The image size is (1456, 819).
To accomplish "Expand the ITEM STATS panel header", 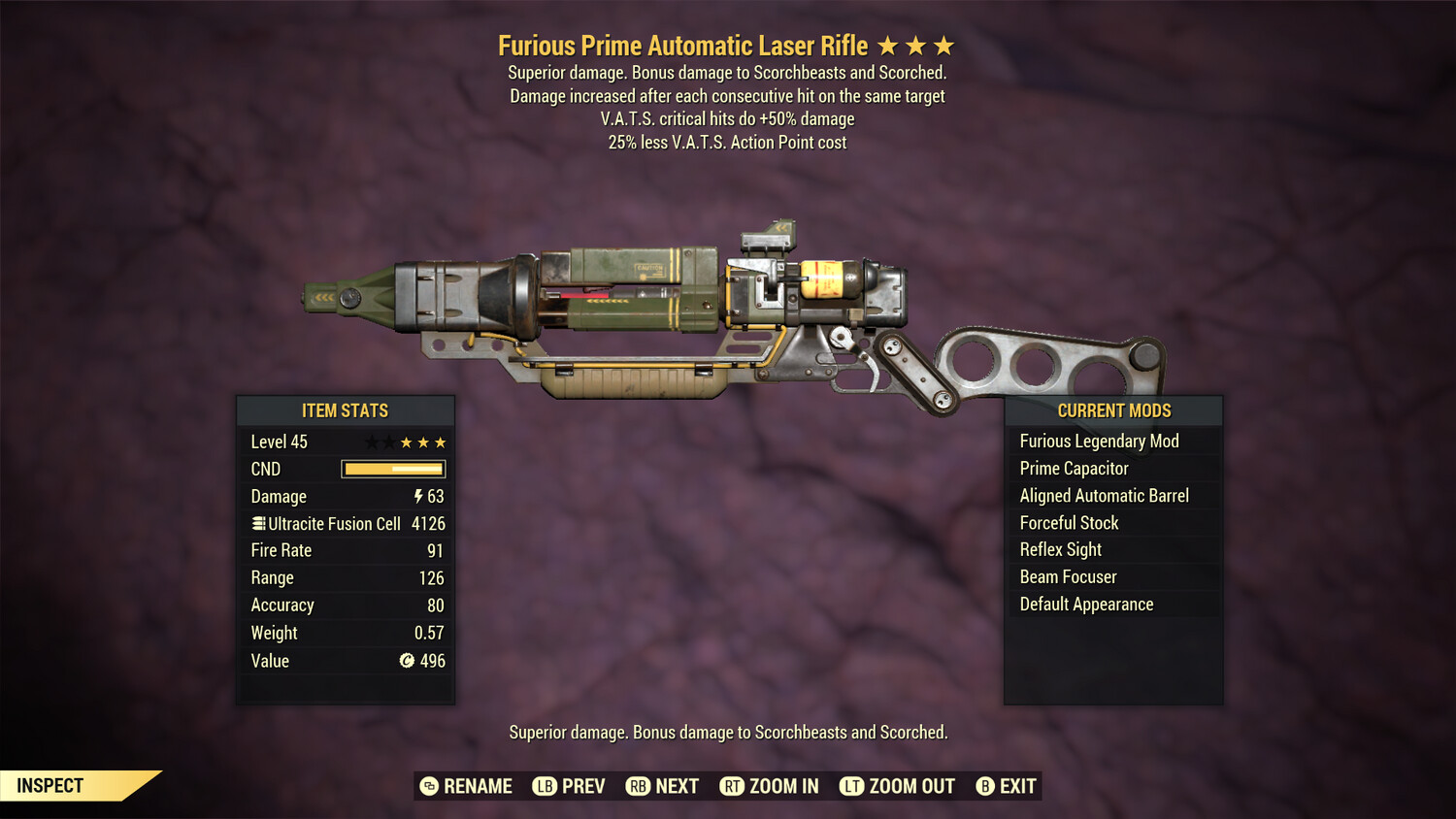I will coord(346,410).
